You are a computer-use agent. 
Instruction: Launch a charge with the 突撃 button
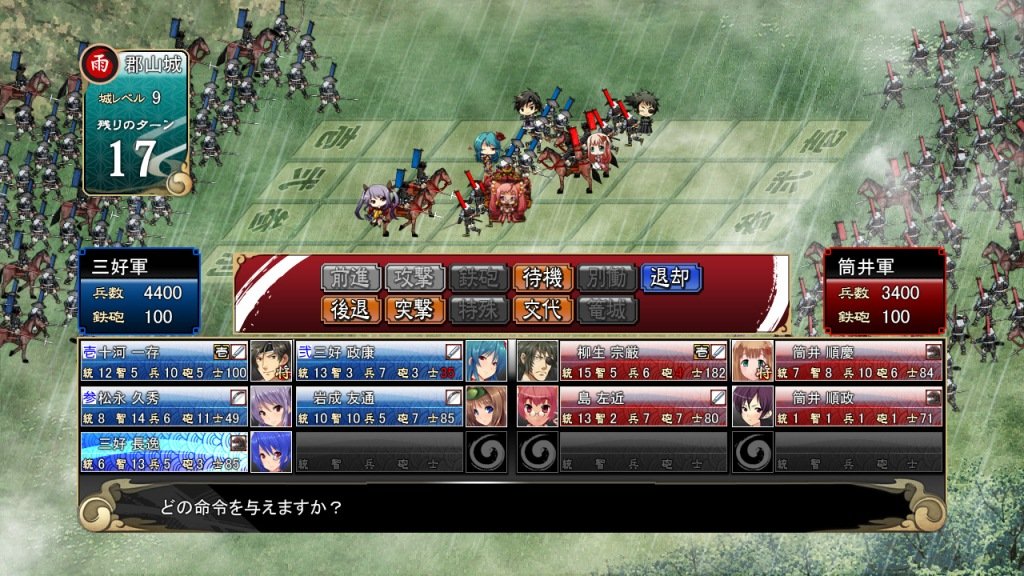tap(414, 310)
